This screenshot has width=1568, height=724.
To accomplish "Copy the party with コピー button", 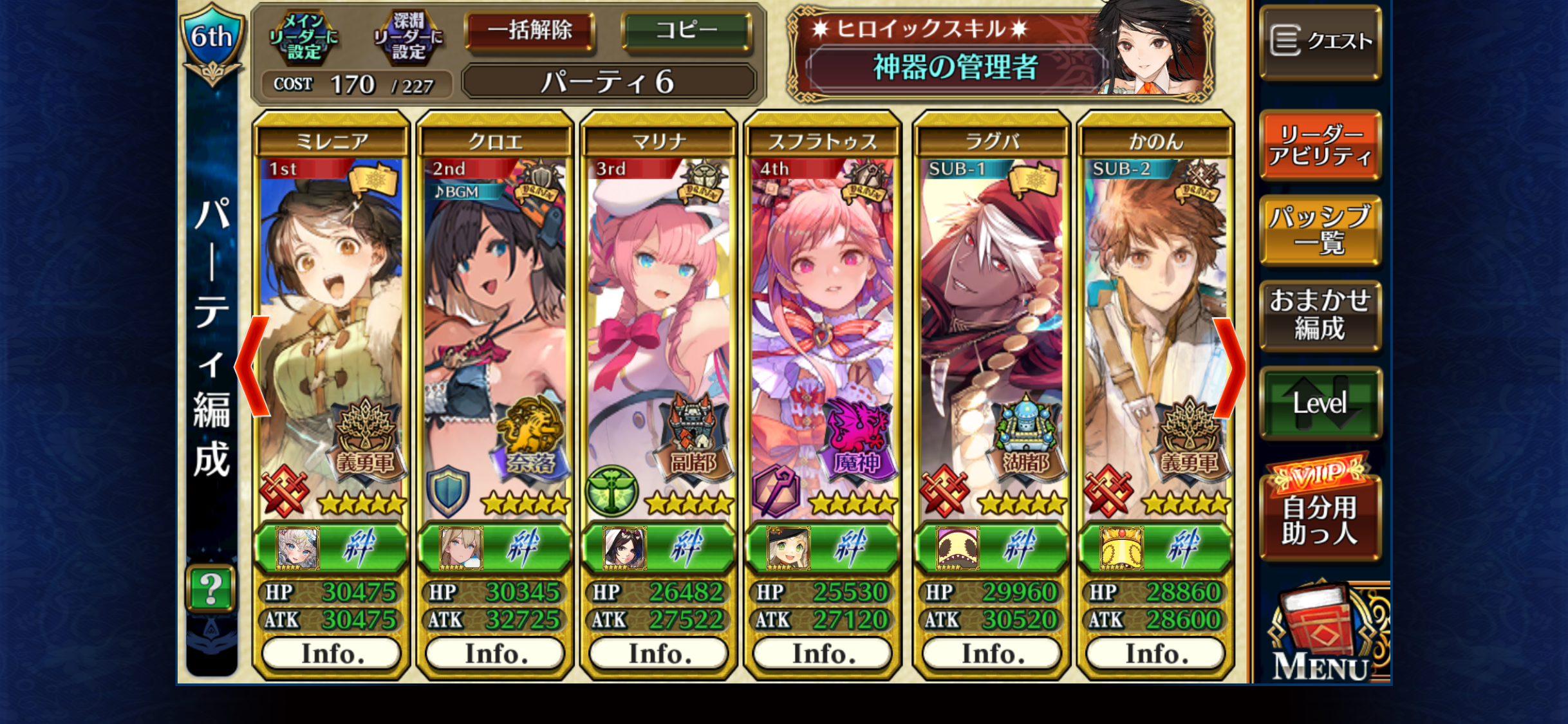I will [686, 31].
